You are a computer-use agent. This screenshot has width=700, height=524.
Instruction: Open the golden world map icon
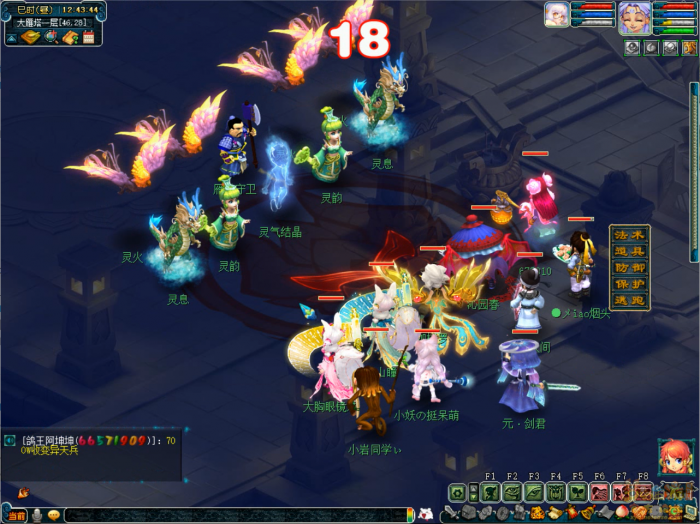tap(30, 38)
